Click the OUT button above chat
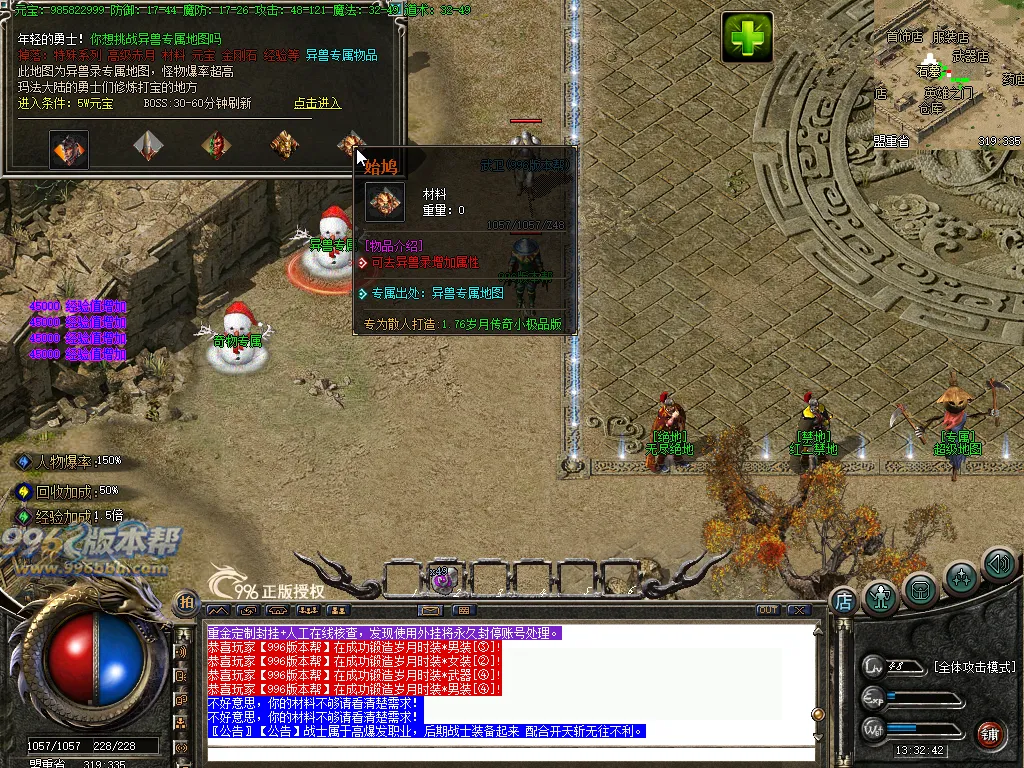The height and width of the screenshot is (768, 1024). coord(767,610)
